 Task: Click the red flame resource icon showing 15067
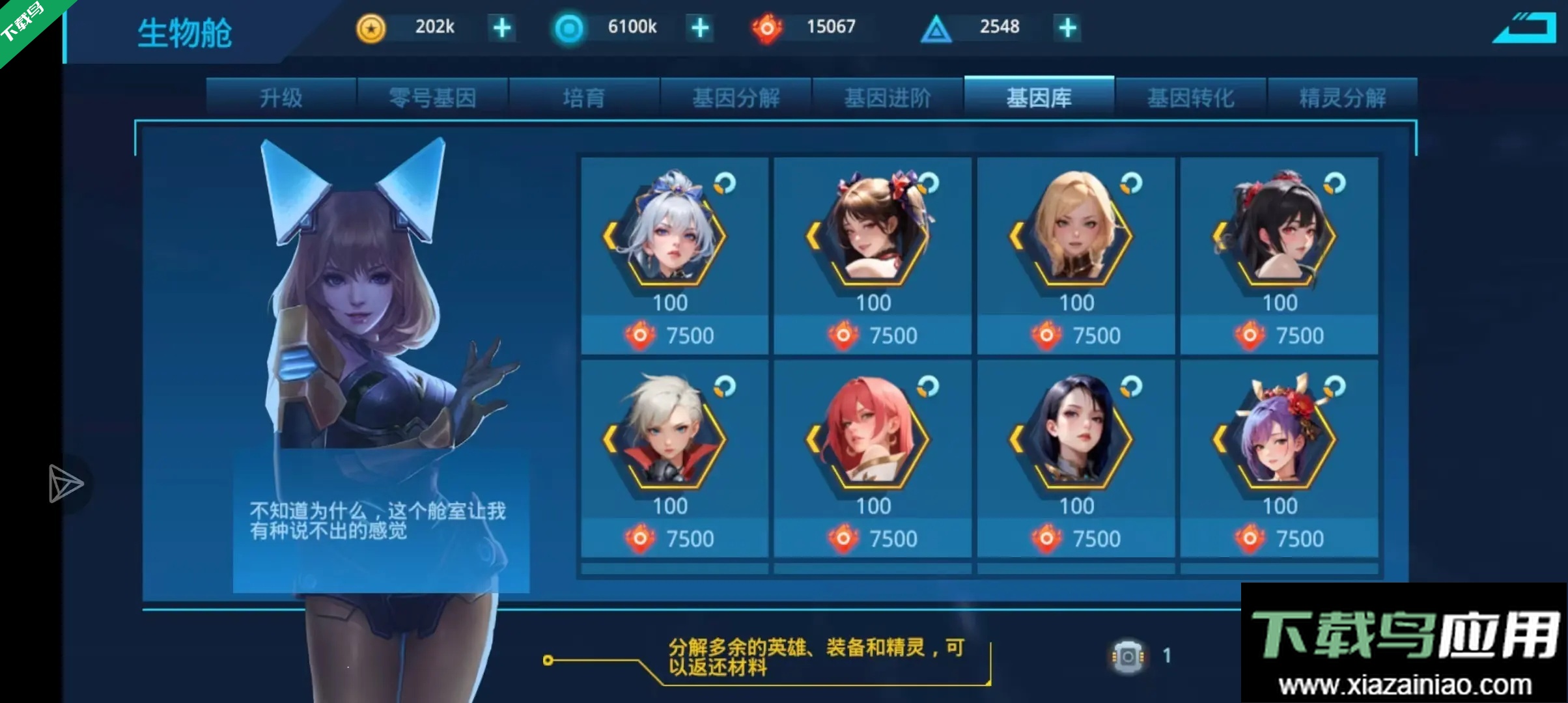pos(767,27)
